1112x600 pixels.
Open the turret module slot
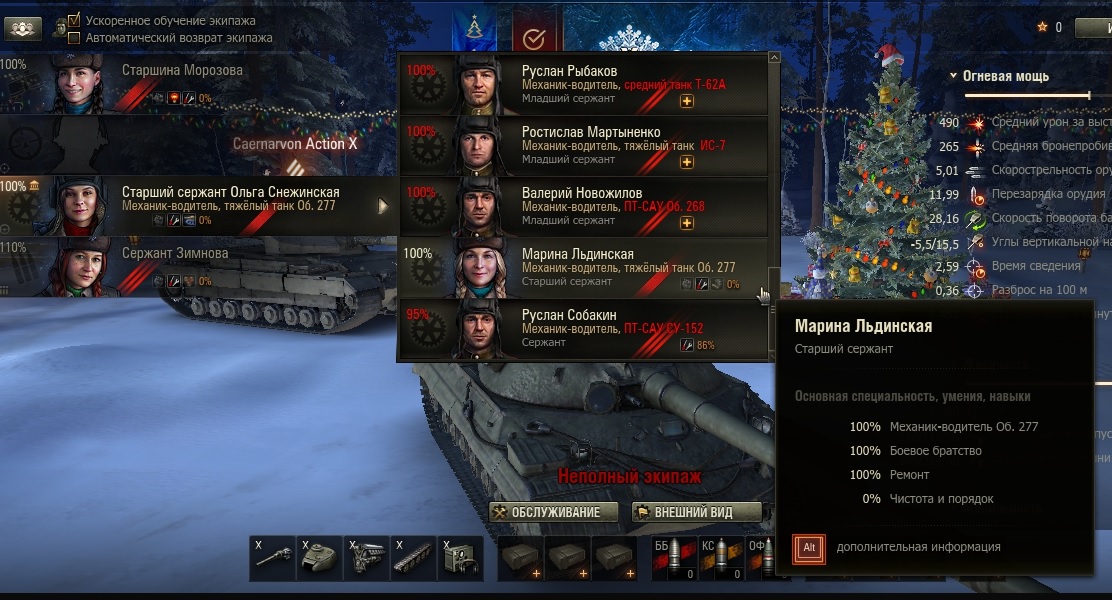(320, 558)
